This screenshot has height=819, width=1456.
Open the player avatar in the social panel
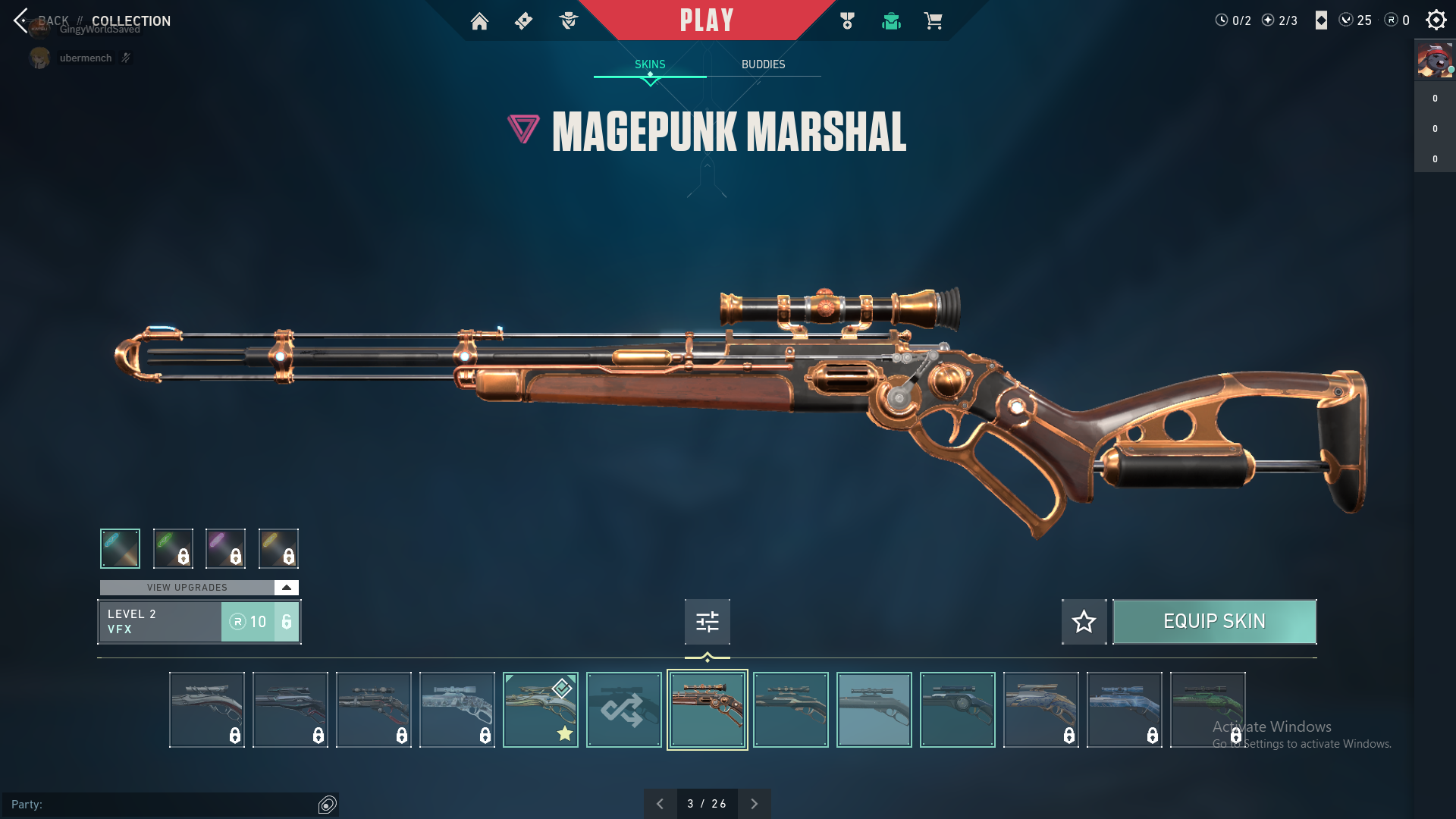(1434, 61)
